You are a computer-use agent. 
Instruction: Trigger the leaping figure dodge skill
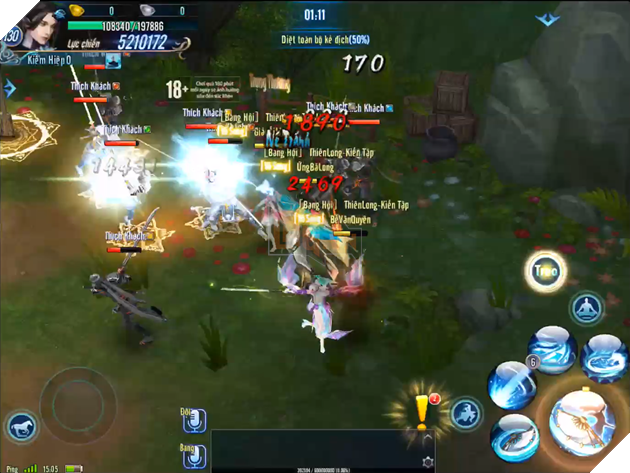[467, 413]
